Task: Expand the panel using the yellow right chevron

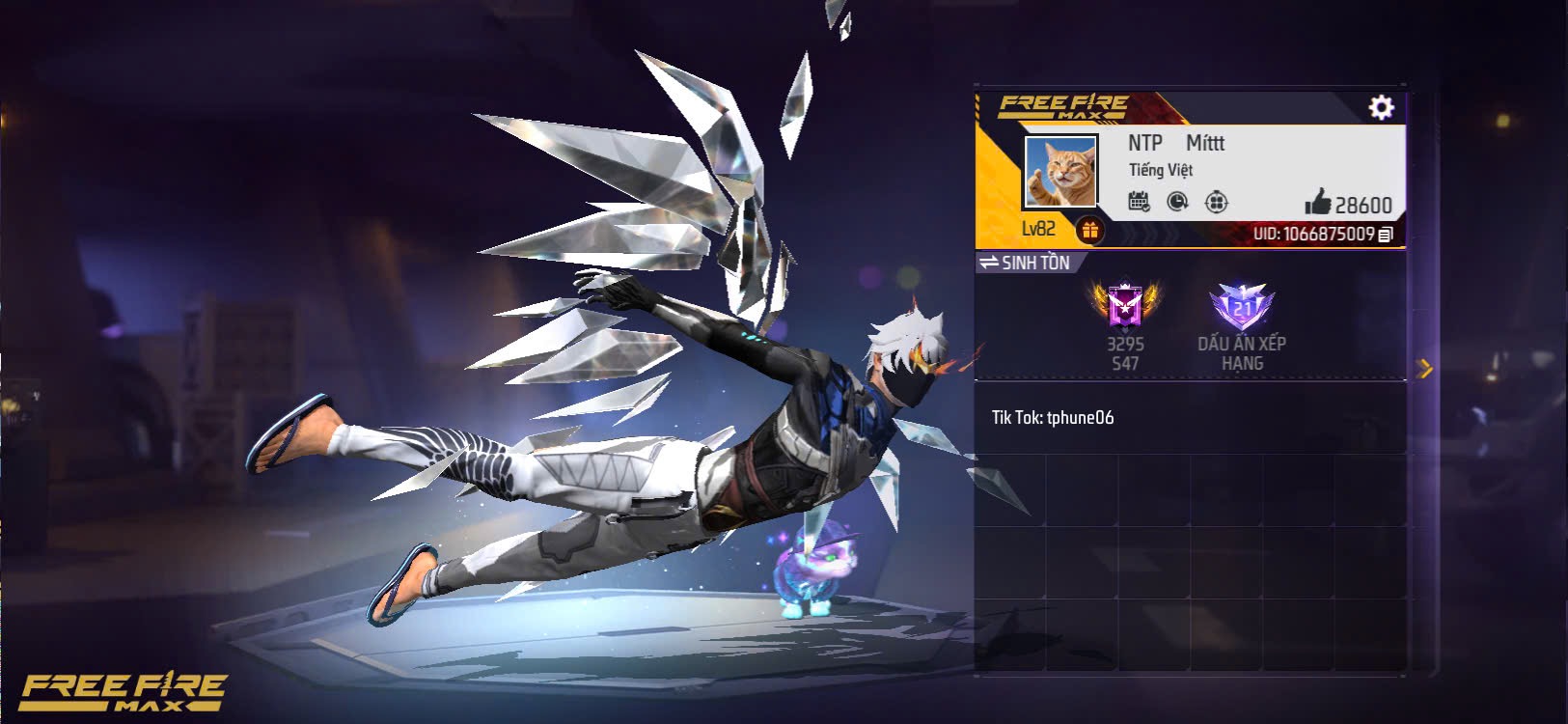Action: [x=1424, y=368]
